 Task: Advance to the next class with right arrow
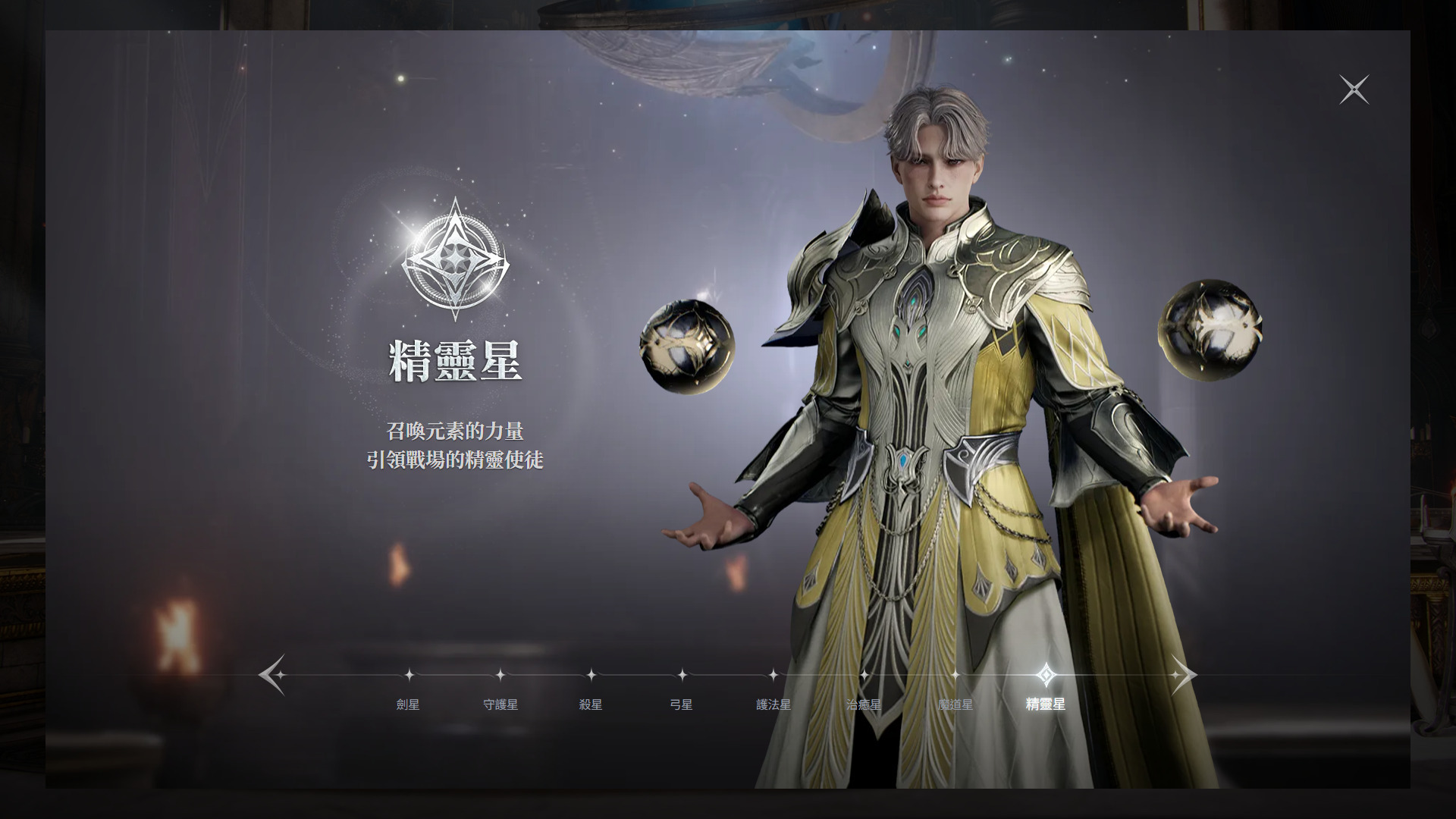pyautogui.click(x=1183, y=674)
